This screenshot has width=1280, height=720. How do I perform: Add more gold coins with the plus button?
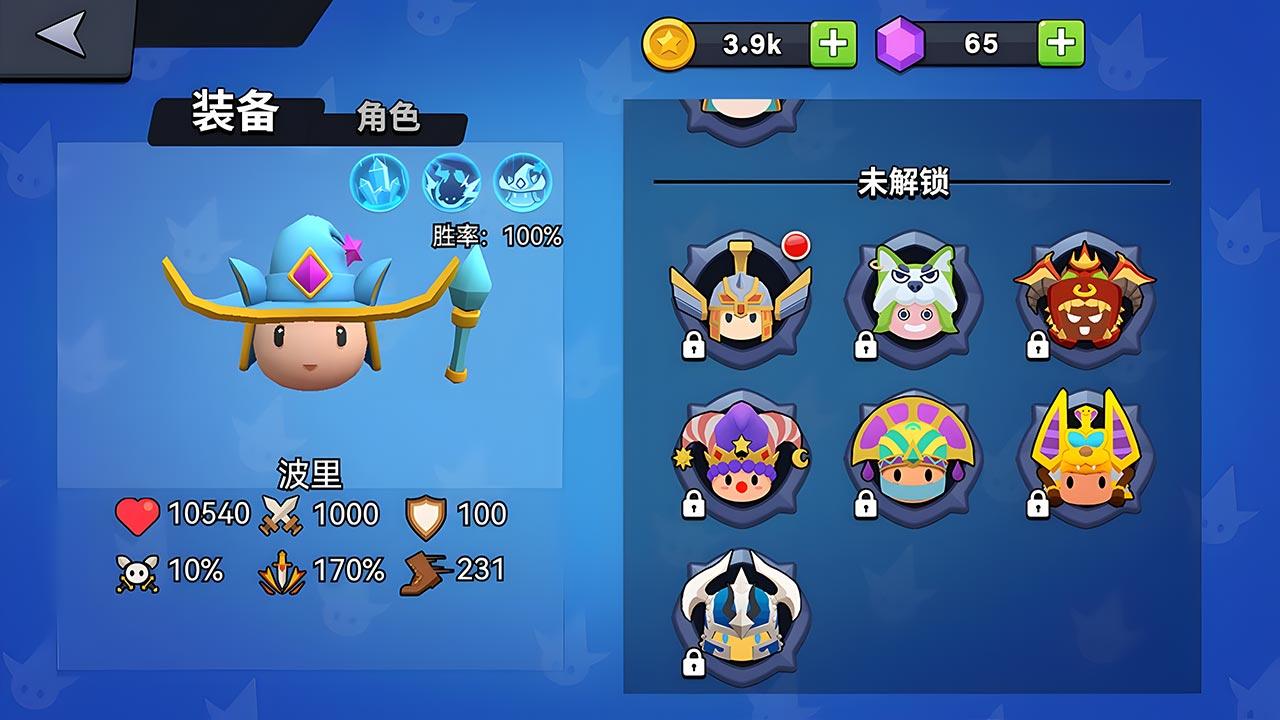(832, 44)
